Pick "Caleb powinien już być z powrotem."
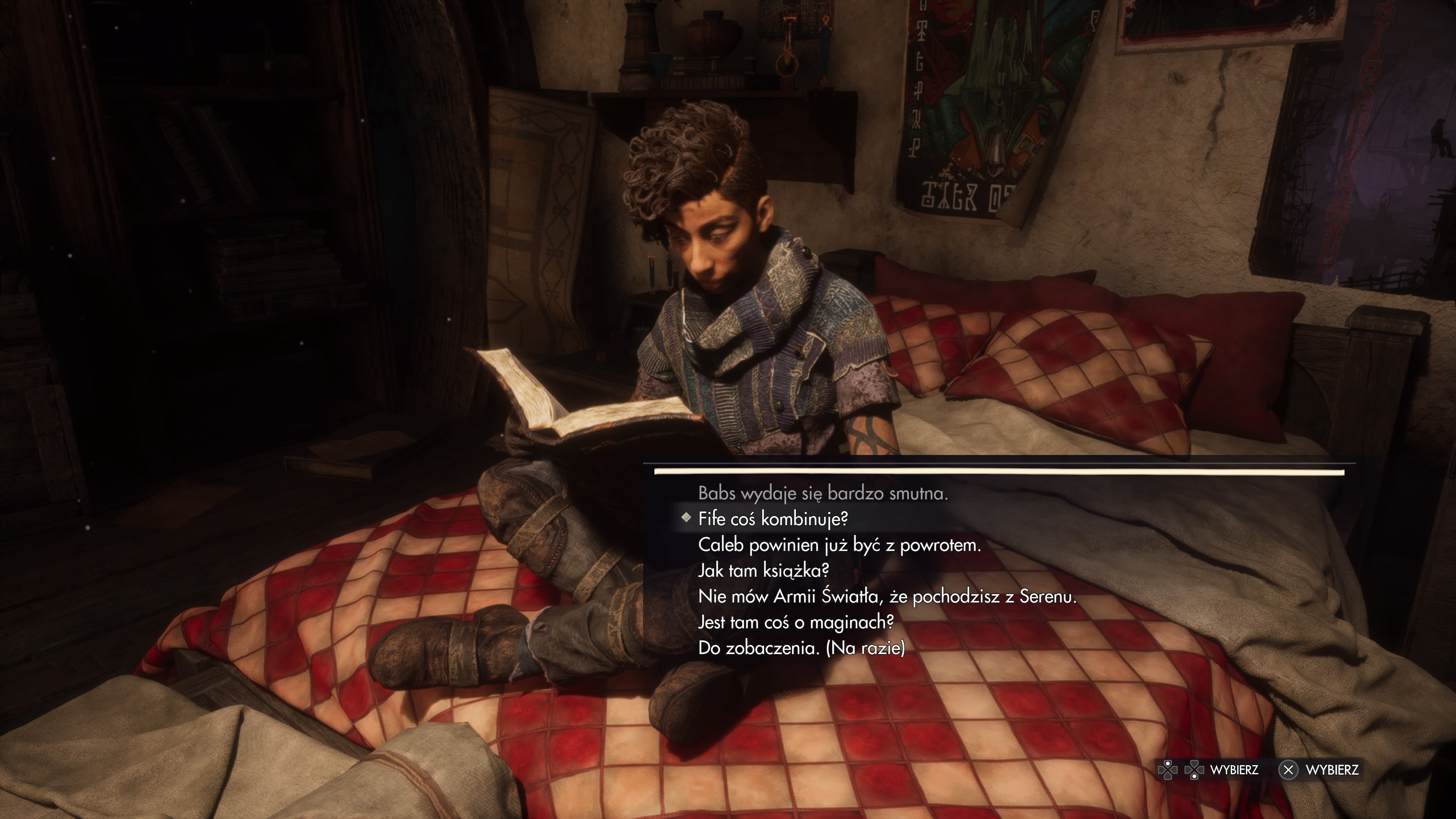This screenshot has width=1456, height=819. 839,545
